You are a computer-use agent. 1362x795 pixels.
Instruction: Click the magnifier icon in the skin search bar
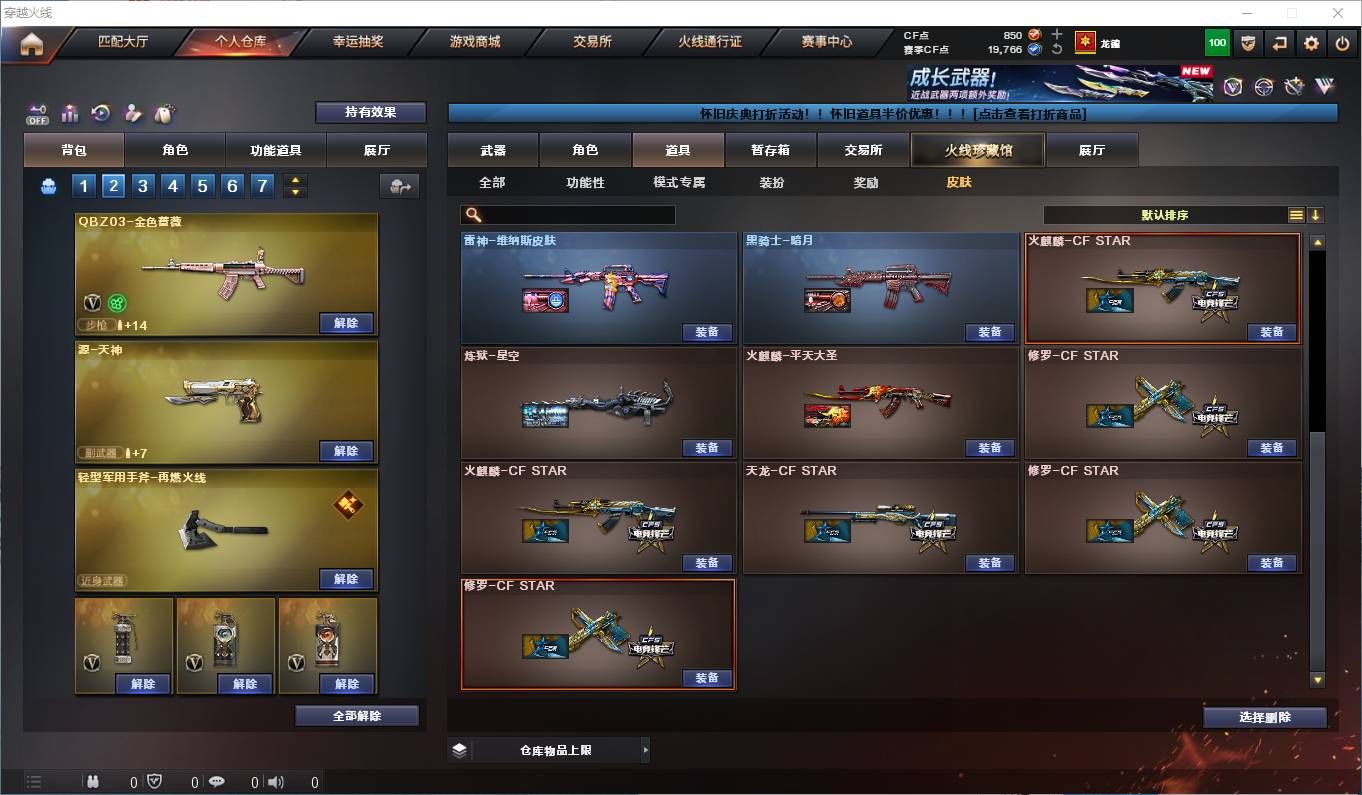click(473, 214)
